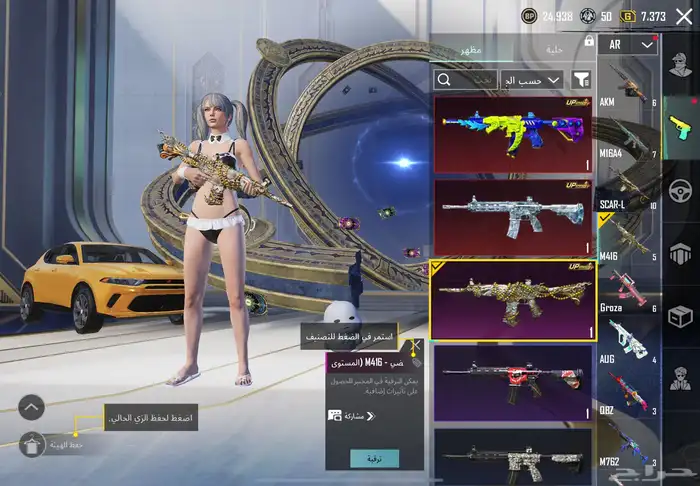Switch to the steering wheel vehicles category
This screenshot has height=486, width=700.
681,189
